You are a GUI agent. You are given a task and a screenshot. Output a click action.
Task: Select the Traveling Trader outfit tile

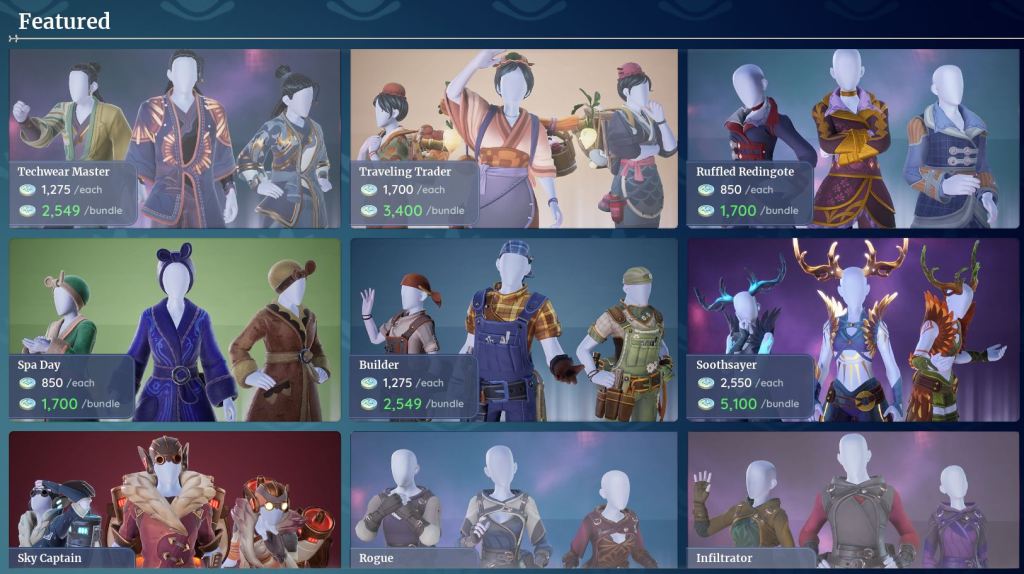click(x=514, y=138)
